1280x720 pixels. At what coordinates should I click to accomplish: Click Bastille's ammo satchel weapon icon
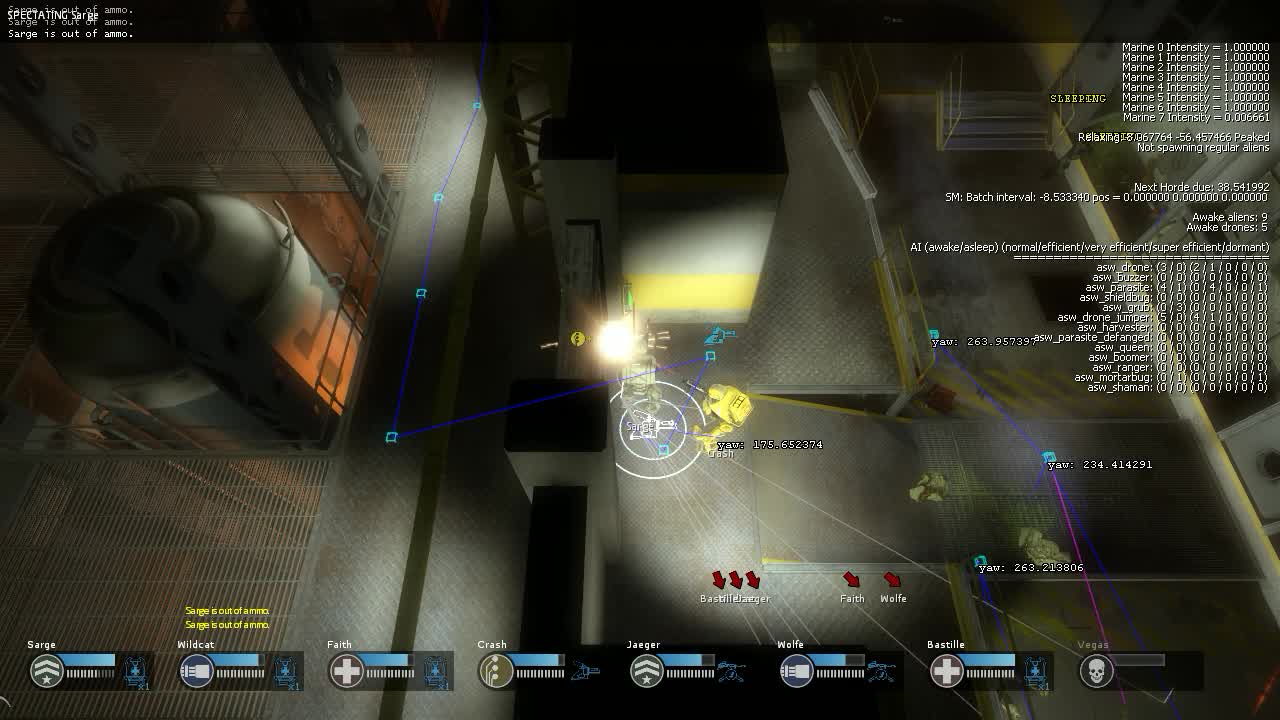pos(1035,670)
